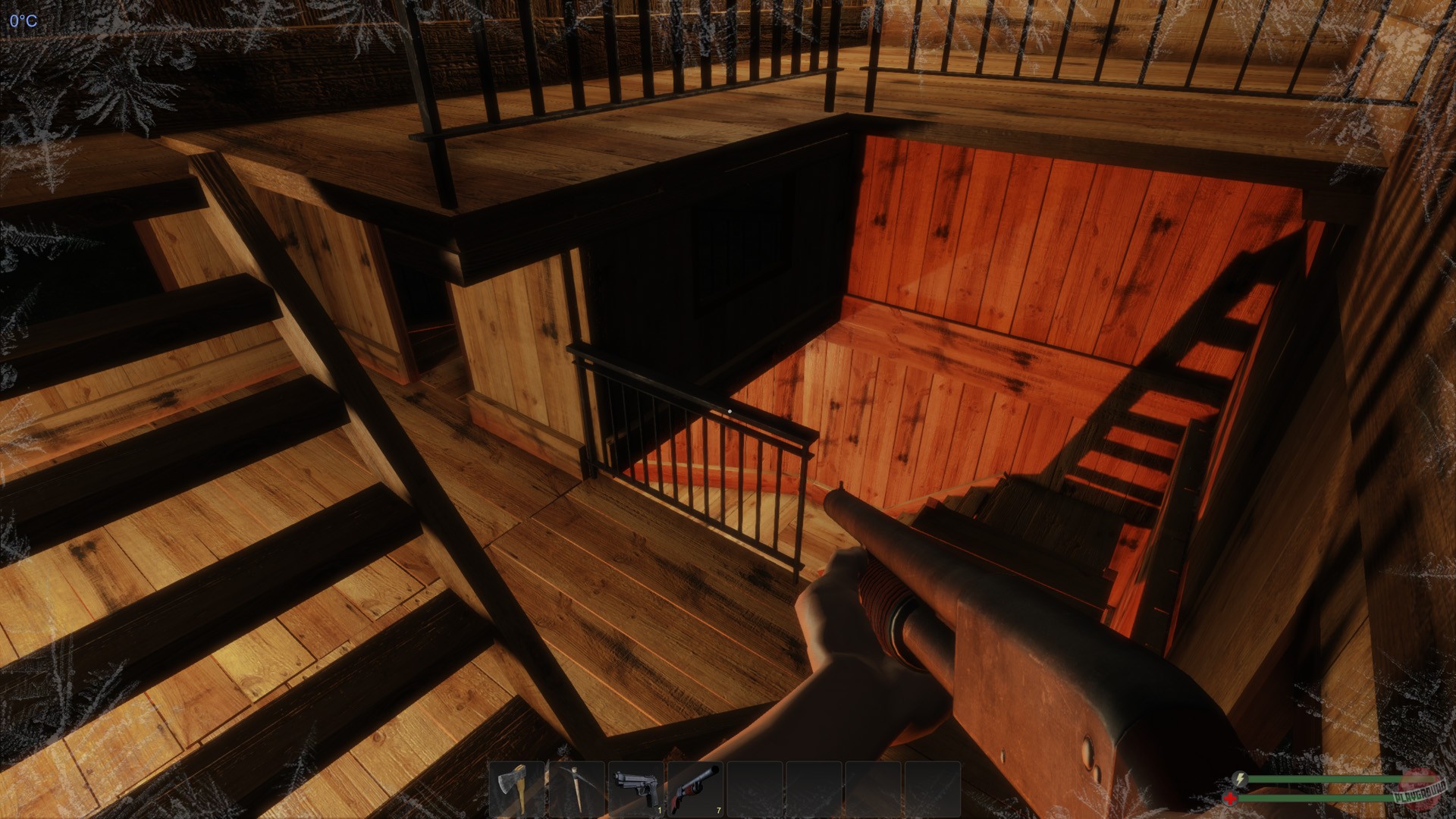Viewport: 1456px width, 819px height.
Task: Click the red cross health icon
Action: [1231, 798]
